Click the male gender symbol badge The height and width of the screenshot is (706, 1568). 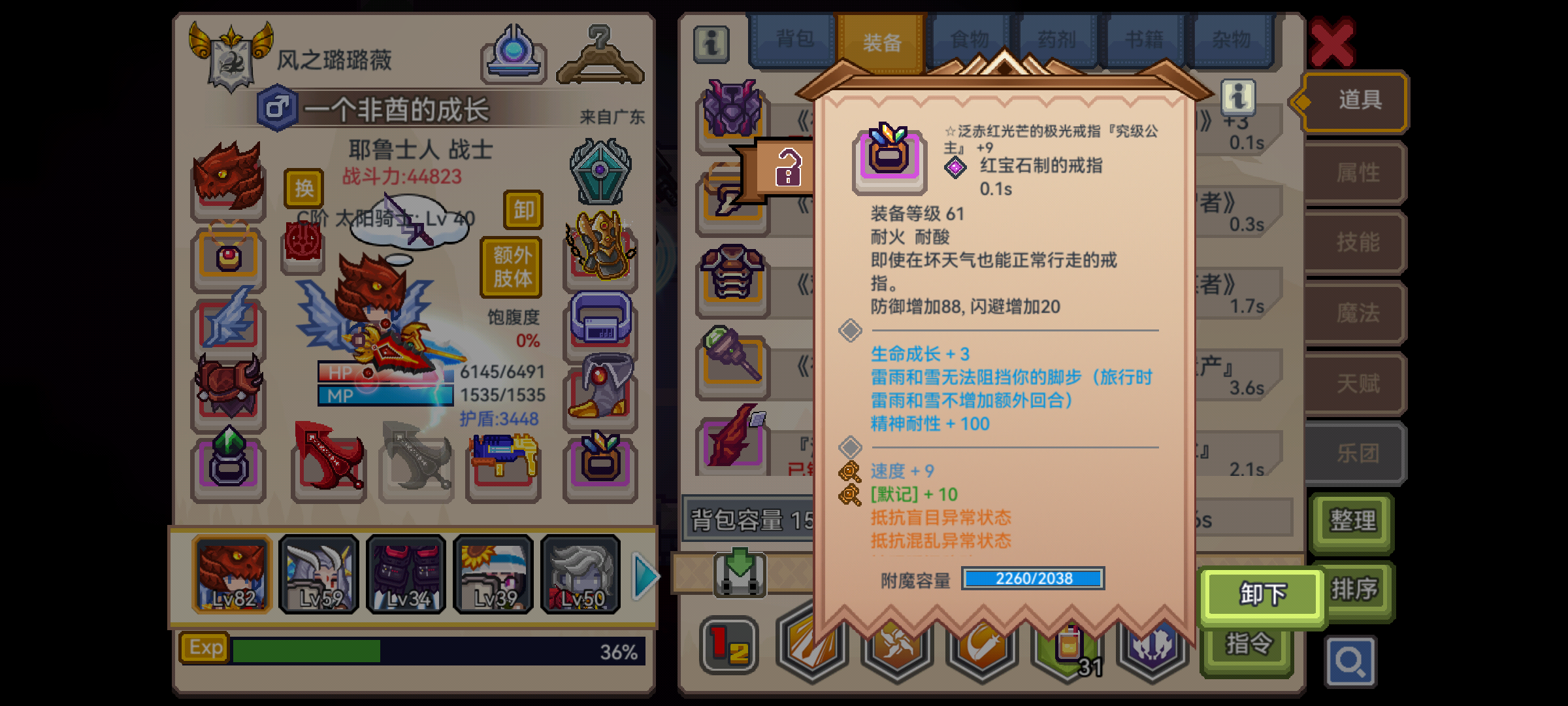[x=278, y=109]
